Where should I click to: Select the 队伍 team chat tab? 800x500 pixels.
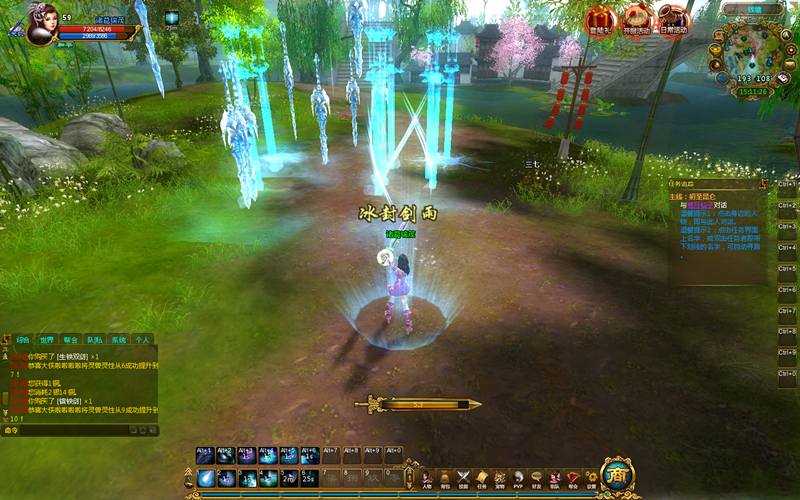click(94, 340)
